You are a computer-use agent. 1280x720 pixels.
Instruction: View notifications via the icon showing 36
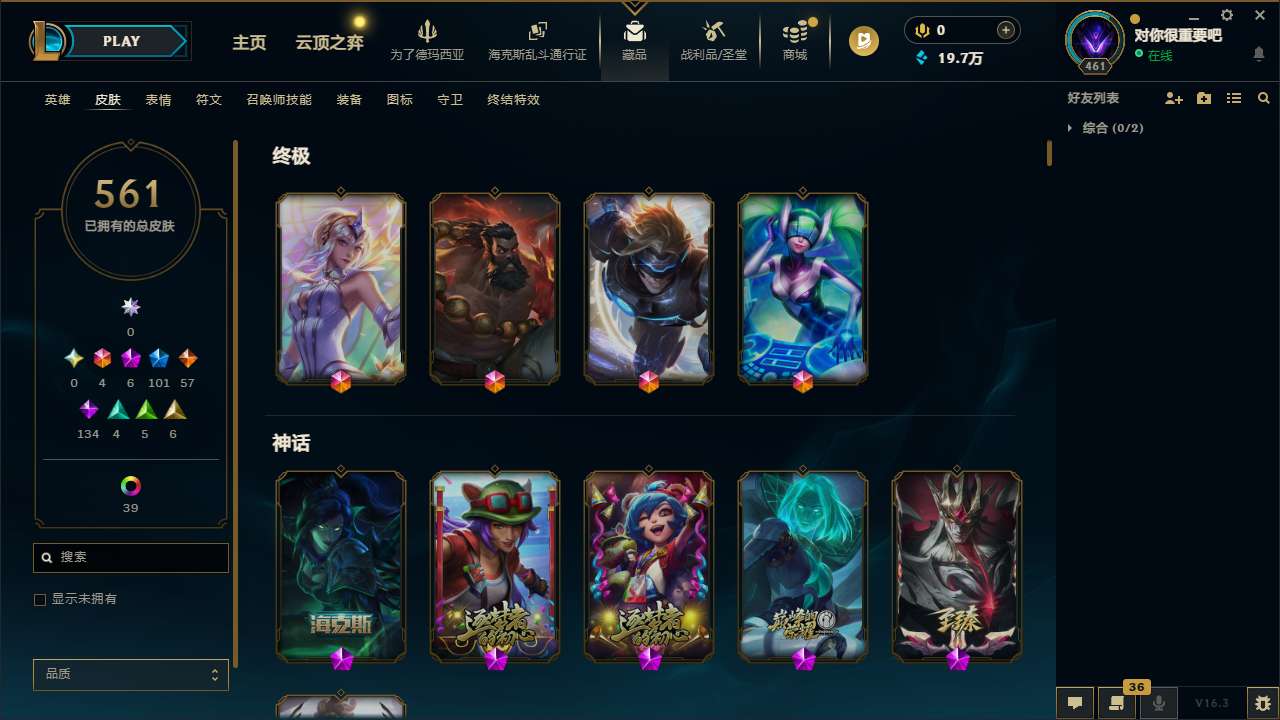click(x=1117, y=702)
